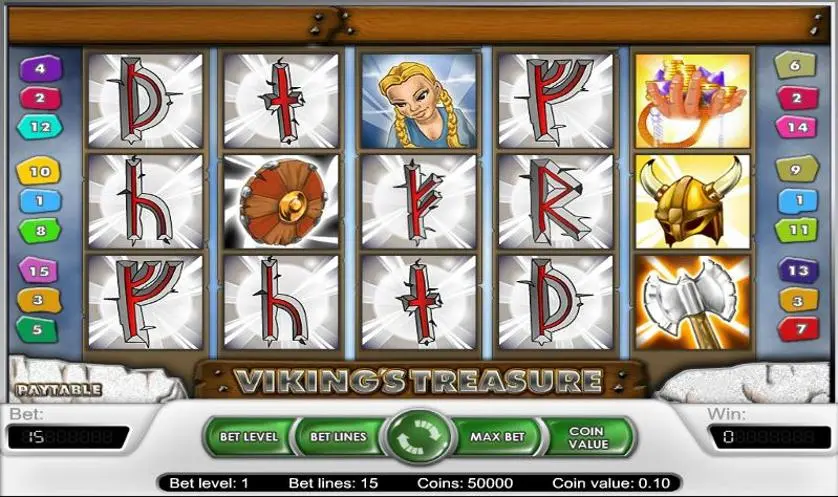Choose payline 15 badge

coord(40,271)
